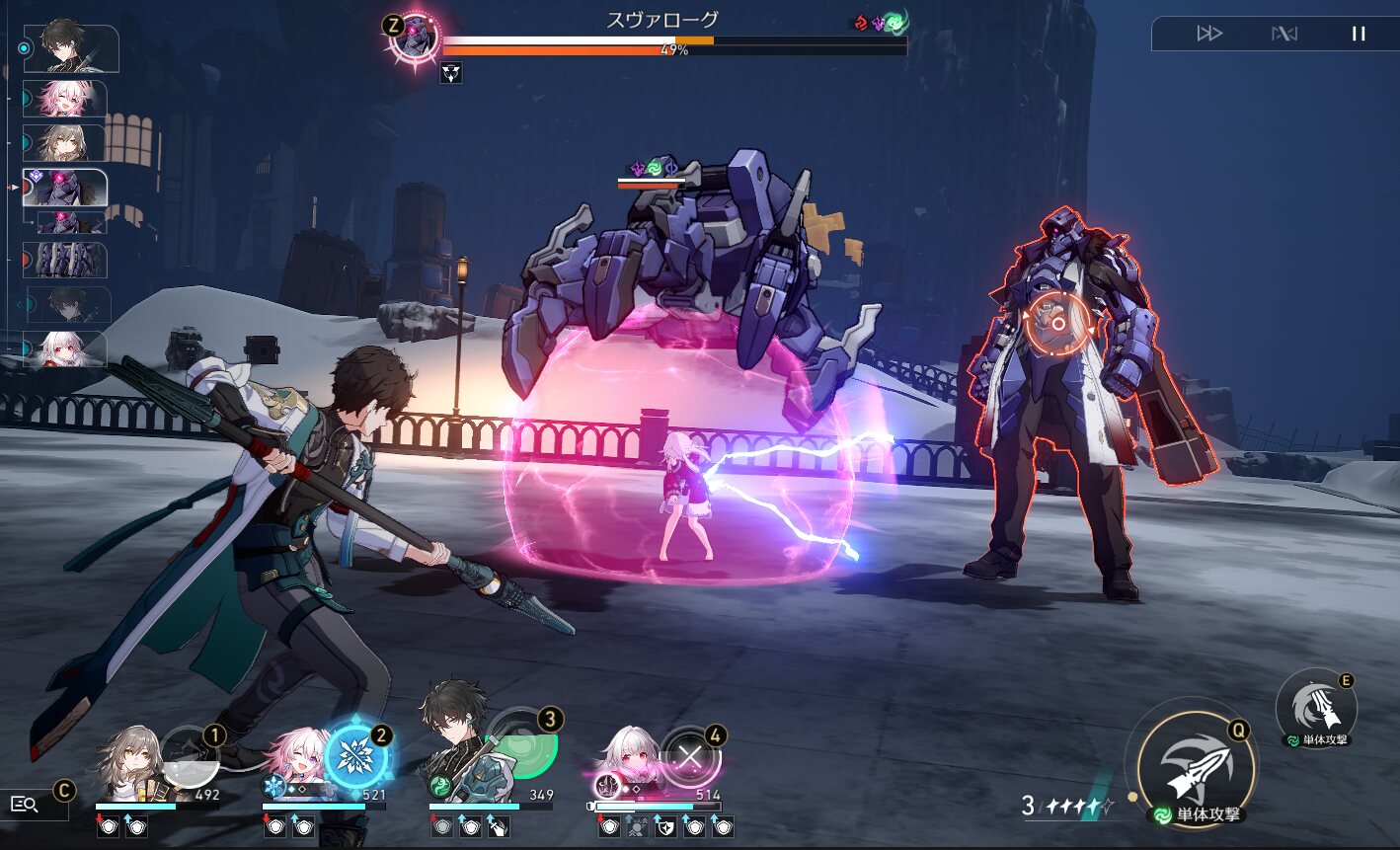This screenshot has width=1400, height=850.
Task: Enable auto-battle mode
Action: 1284,34
